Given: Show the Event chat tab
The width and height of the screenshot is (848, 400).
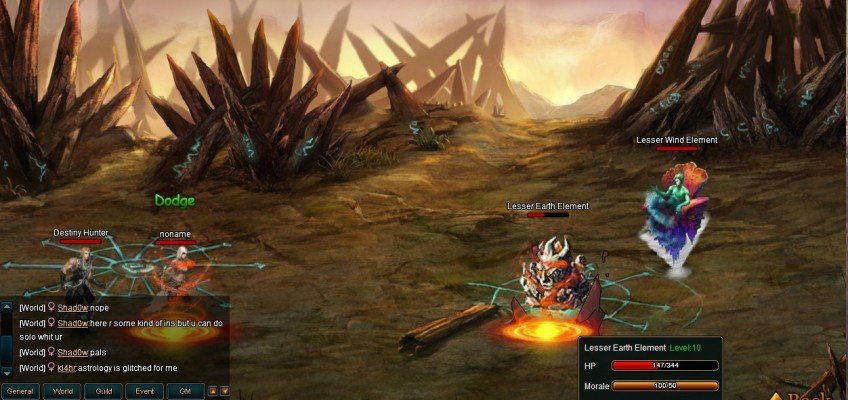Looking at the screenshot, I should [x=145, y=391].
